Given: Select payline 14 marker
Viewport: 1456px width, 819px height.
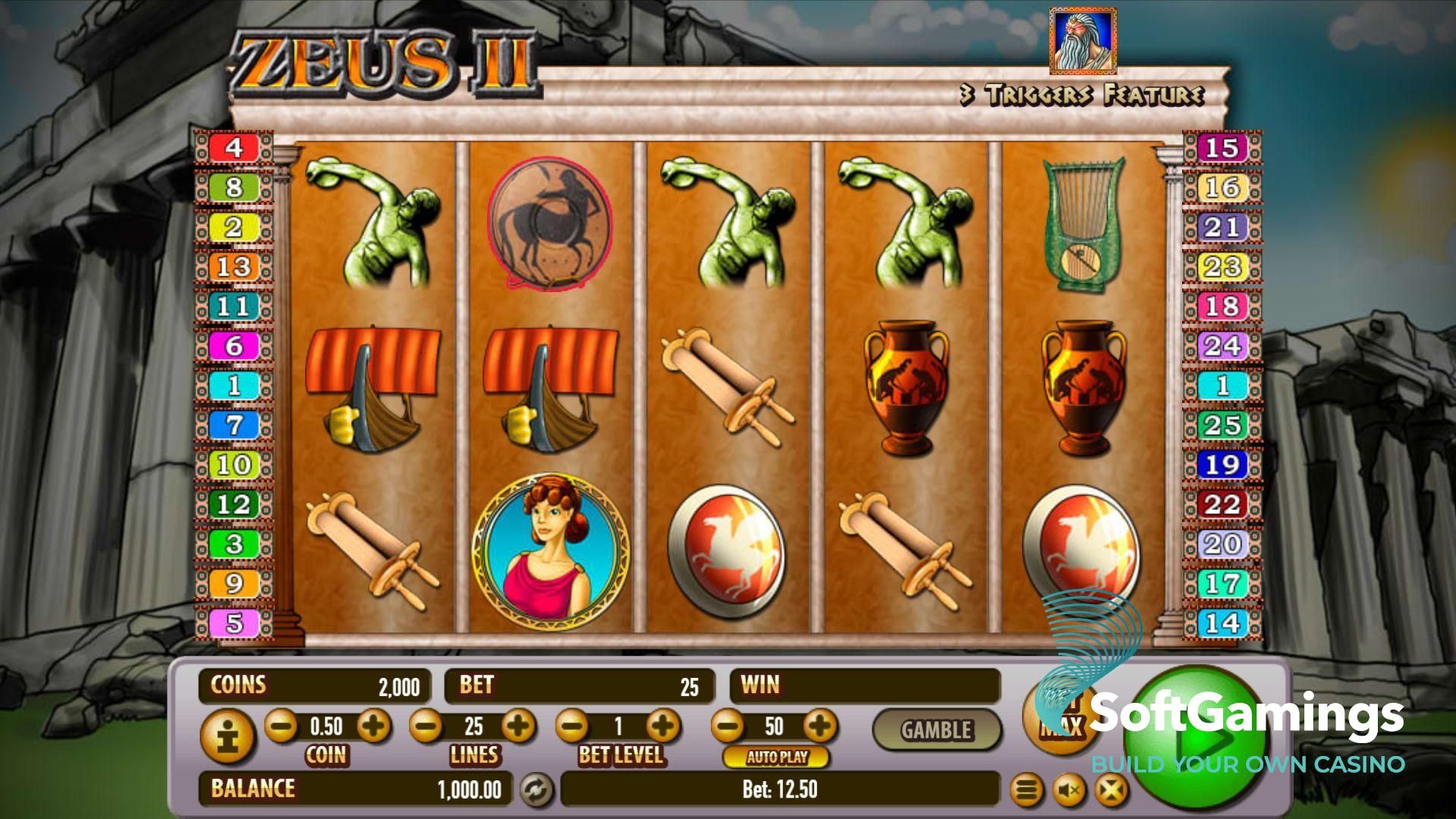Looking at the screenshot, I should pos(1222,623).
